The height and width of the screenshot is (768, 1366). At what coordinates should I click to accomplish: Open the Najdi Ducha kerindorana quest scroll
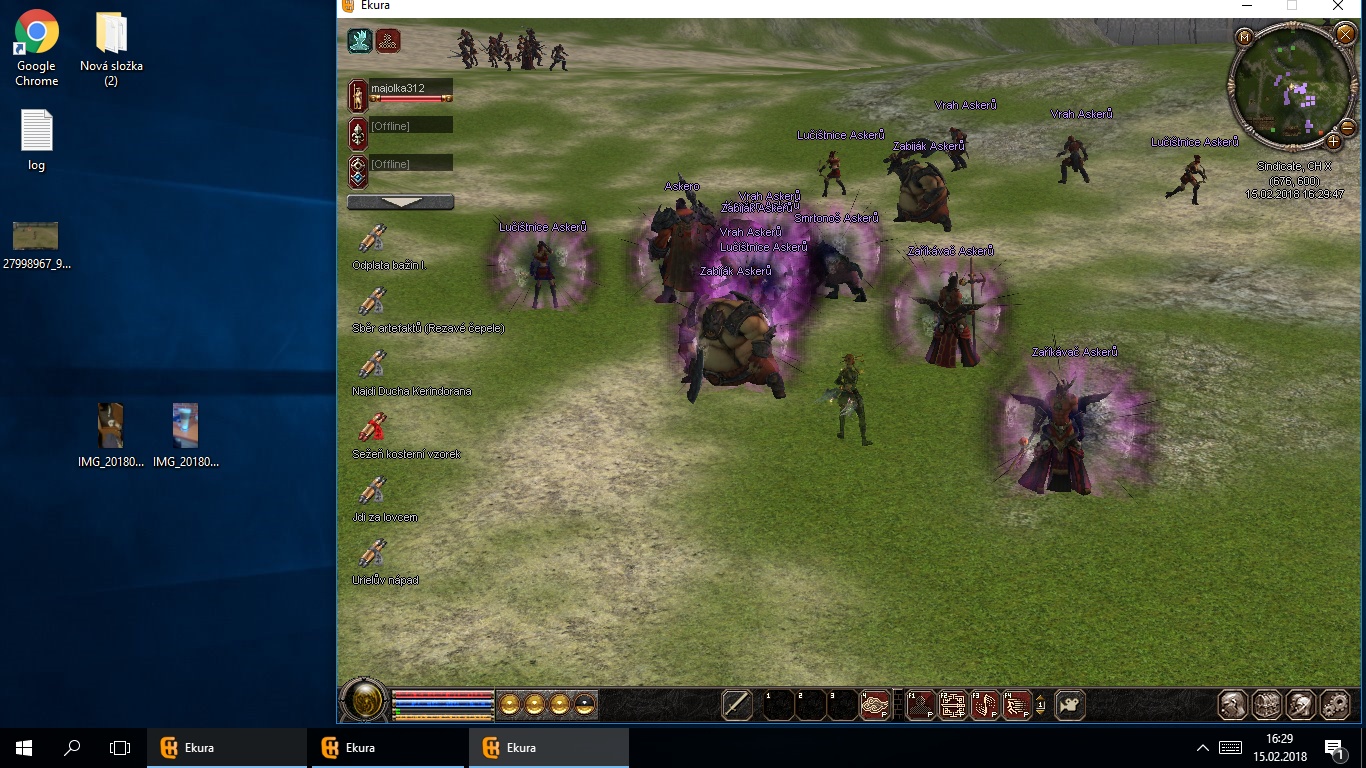372,365
